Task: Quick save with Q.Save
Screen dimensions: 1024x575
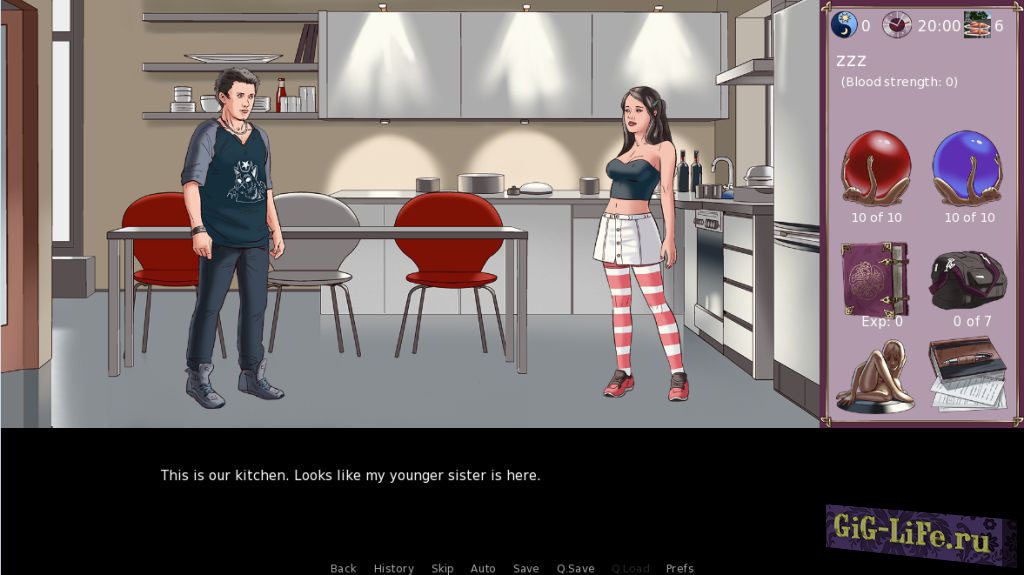Action: 575,568
